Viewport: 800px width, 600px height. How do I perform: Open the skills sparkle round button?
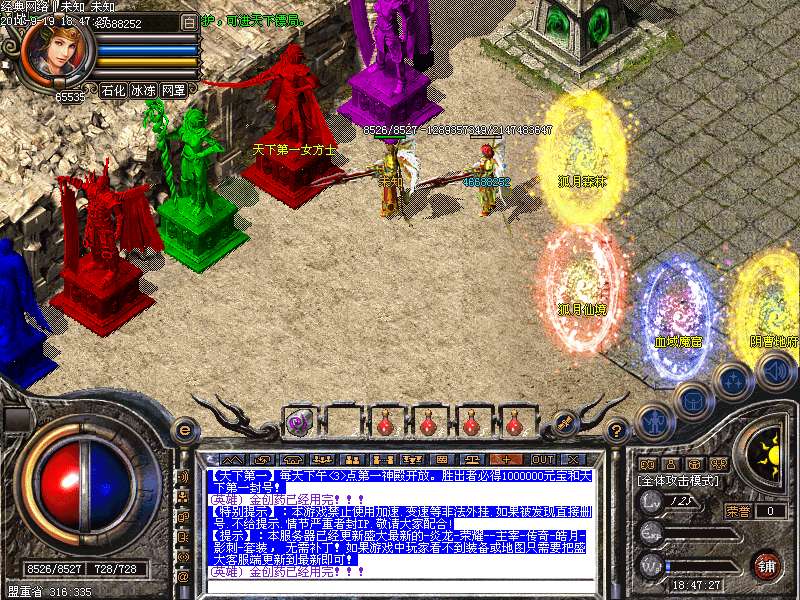pyautogui.click(x=733, y=382)
